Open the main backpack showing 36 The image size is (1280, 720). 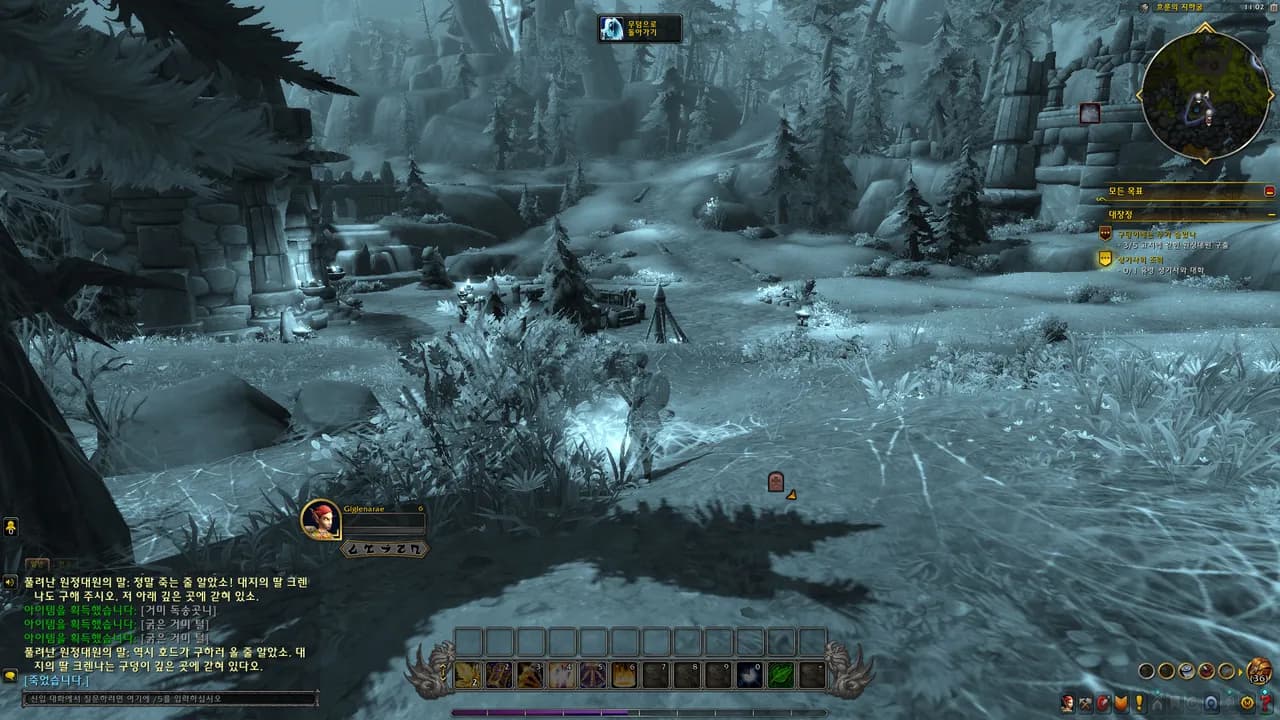coord(1259,671)
